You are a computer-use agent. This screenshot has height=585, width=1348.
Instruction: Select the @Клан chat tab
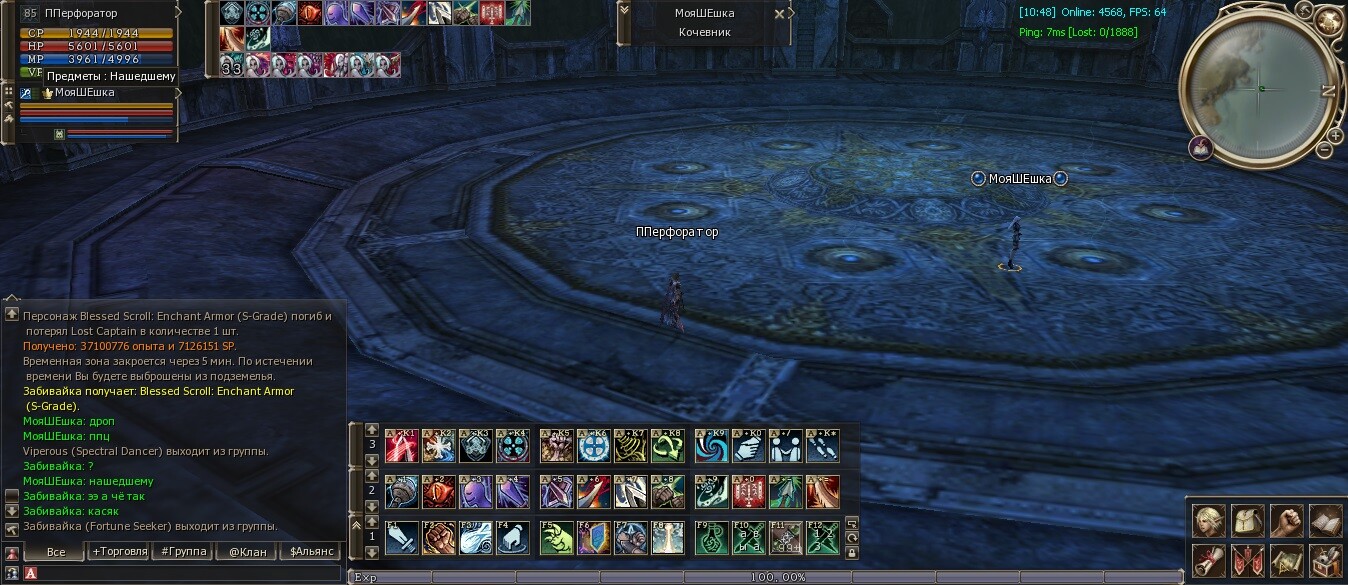[247, 551]
